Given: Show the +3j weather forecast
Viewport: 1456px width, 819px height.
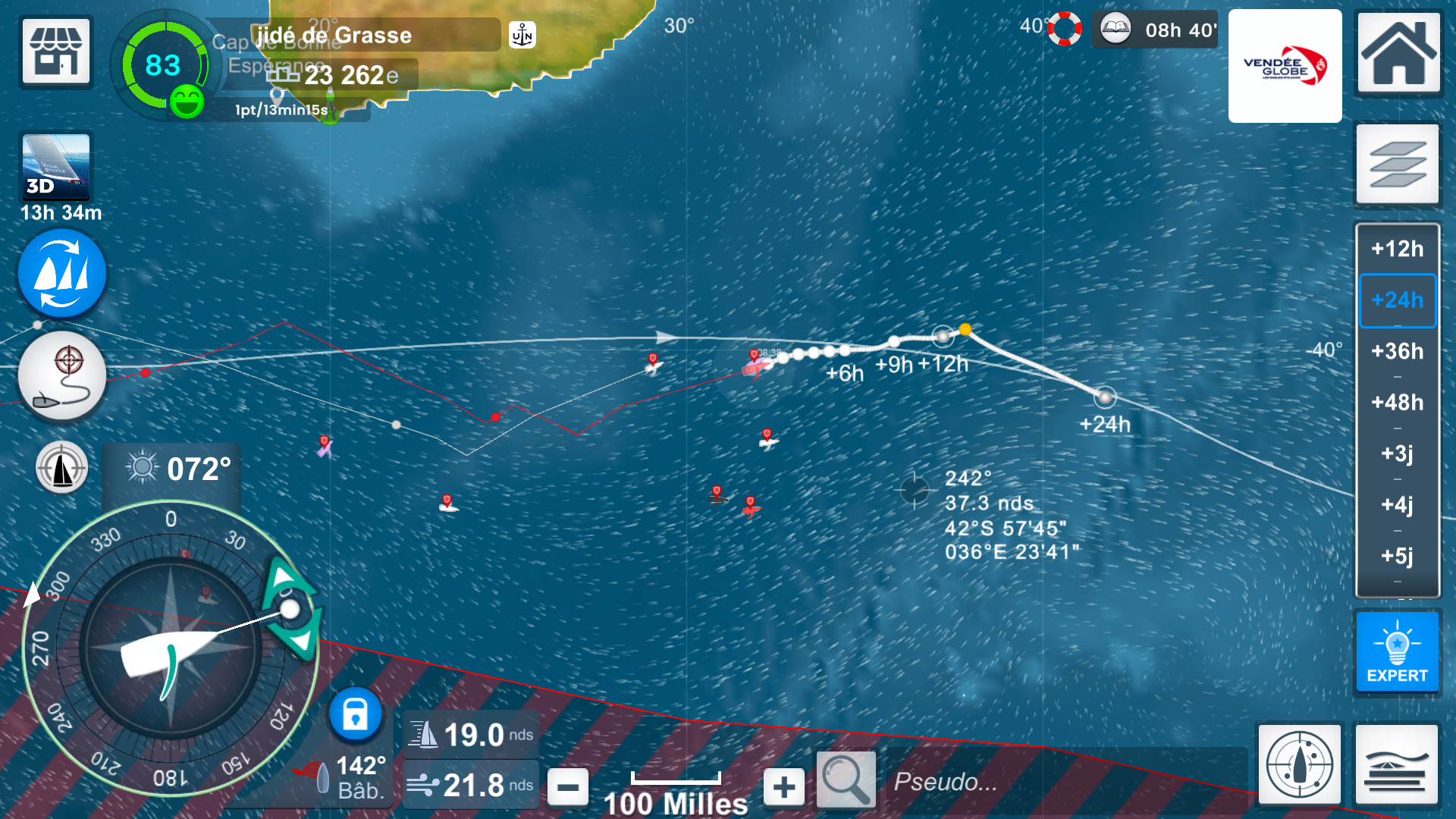Looking at the screenshot, I should [1397, 453].
